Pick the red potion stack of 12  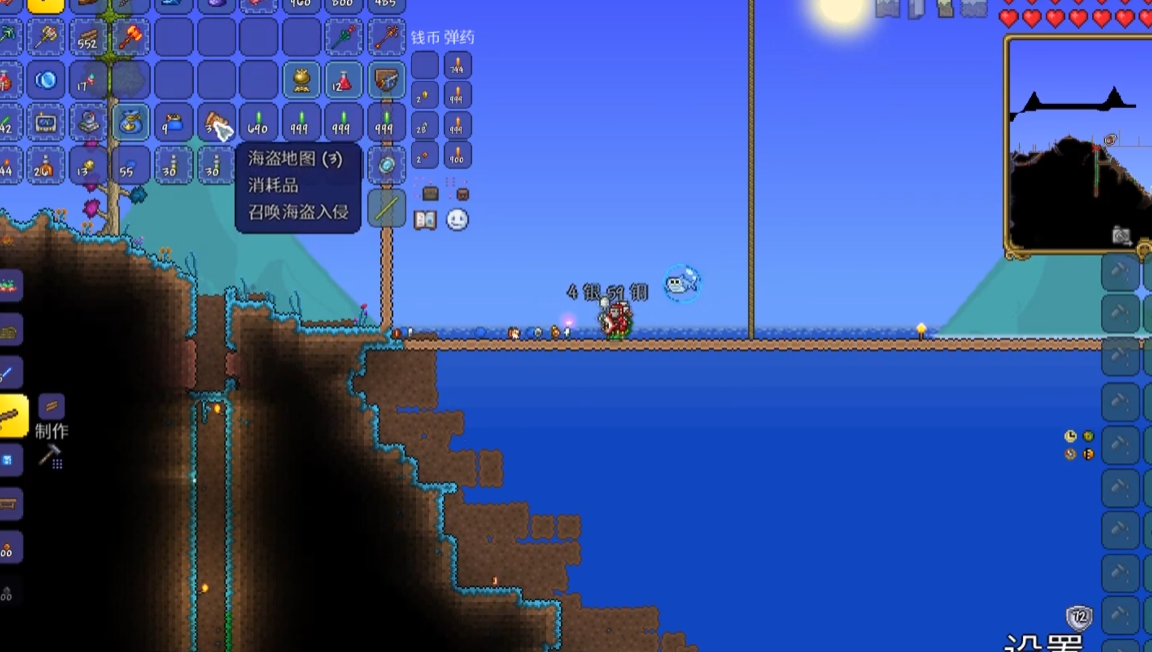coord(343,80)
